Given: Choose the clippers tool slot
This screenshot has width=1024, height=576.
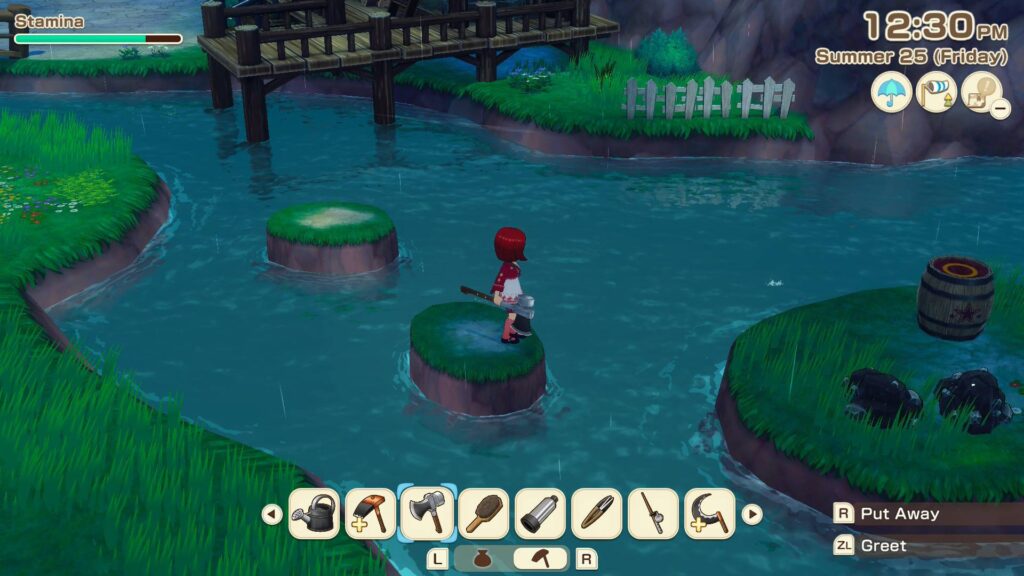Looking at the screenshot, I should tap(597, 514).
